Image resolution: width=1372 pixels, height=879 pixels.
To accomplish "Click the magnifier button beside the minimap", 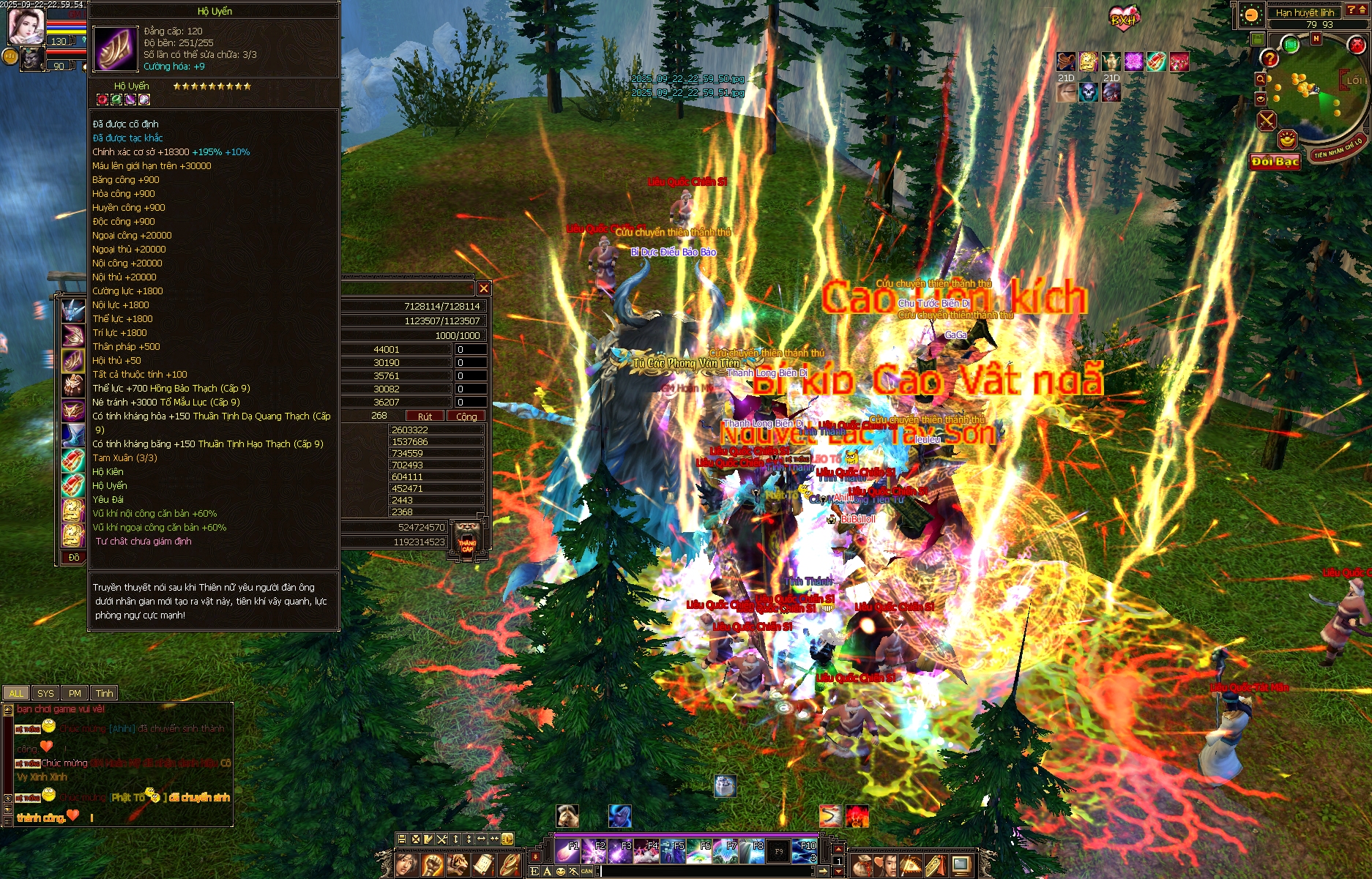I will pyautogui.click(x=1260, y=79).
